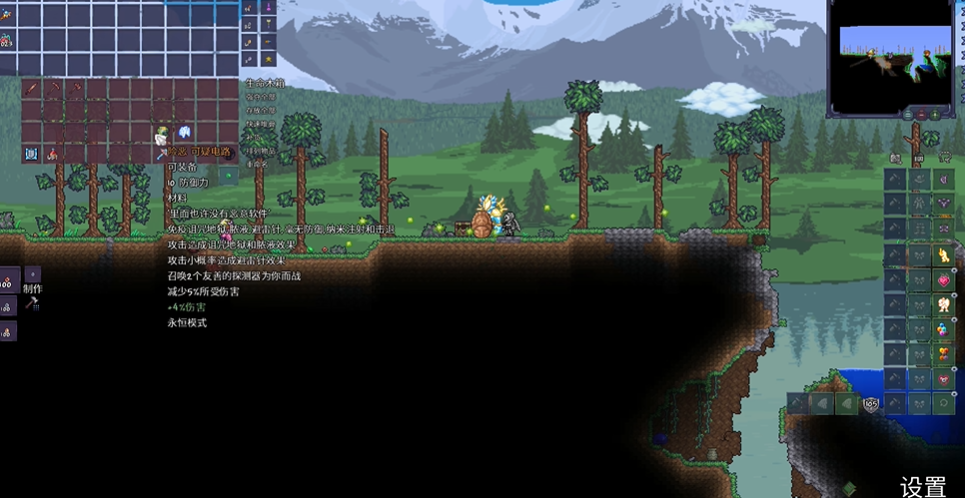The width and height of the screenshot is (965, 498).
Task: Zoom in the minimap with the plus button
Action: click(x=935, y=115)
